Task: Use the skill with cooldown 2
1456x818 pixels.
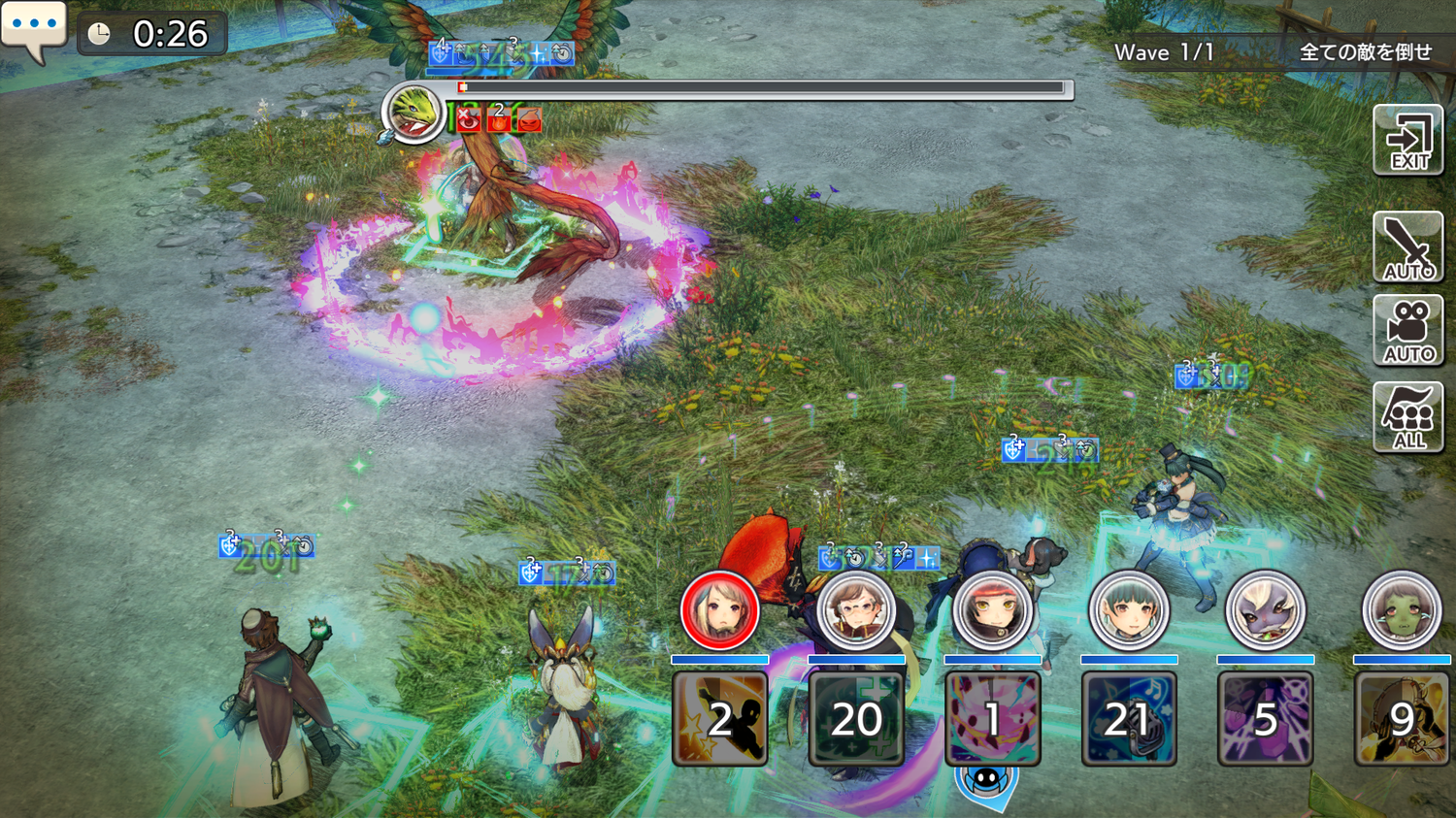Action: 719,719
